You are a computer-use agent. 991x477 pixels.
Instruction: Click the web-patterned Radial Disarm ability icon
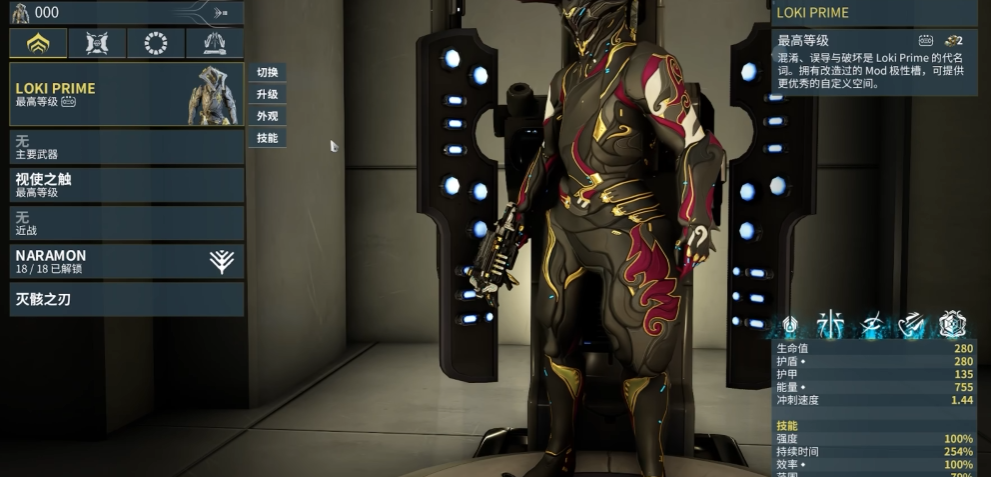tap(951, 323)
